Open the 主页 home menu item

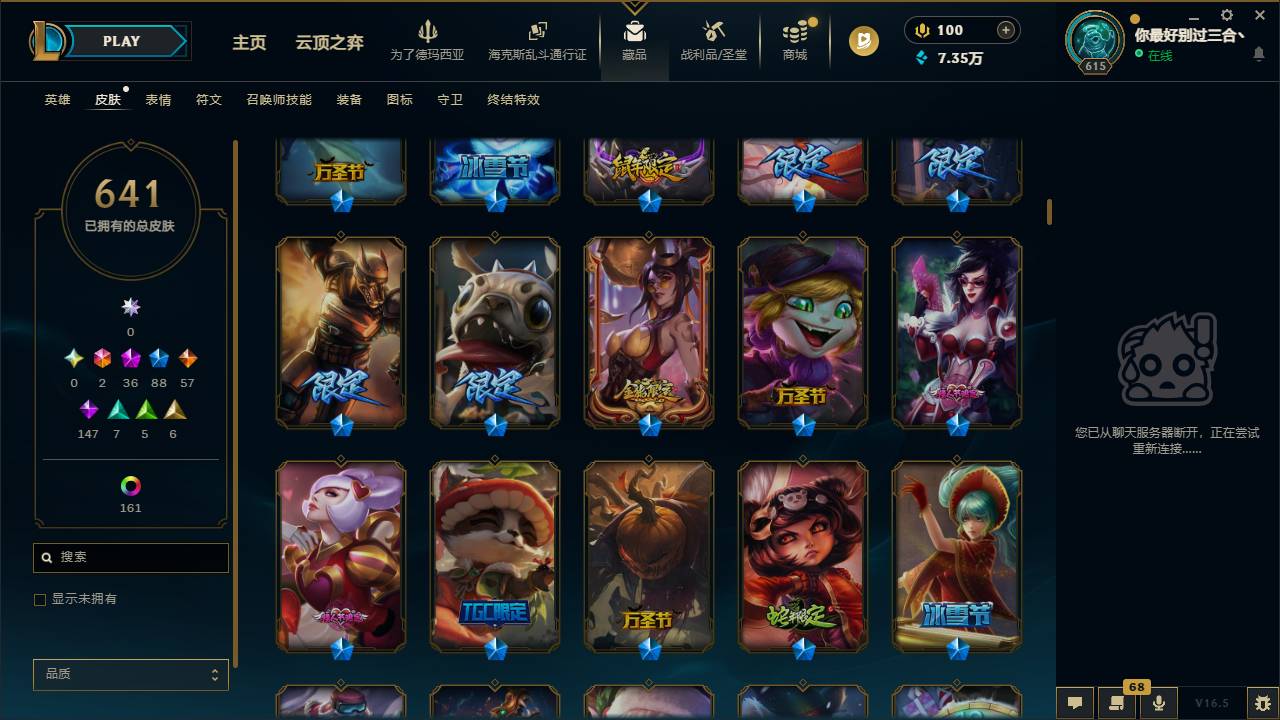(248, 43)
